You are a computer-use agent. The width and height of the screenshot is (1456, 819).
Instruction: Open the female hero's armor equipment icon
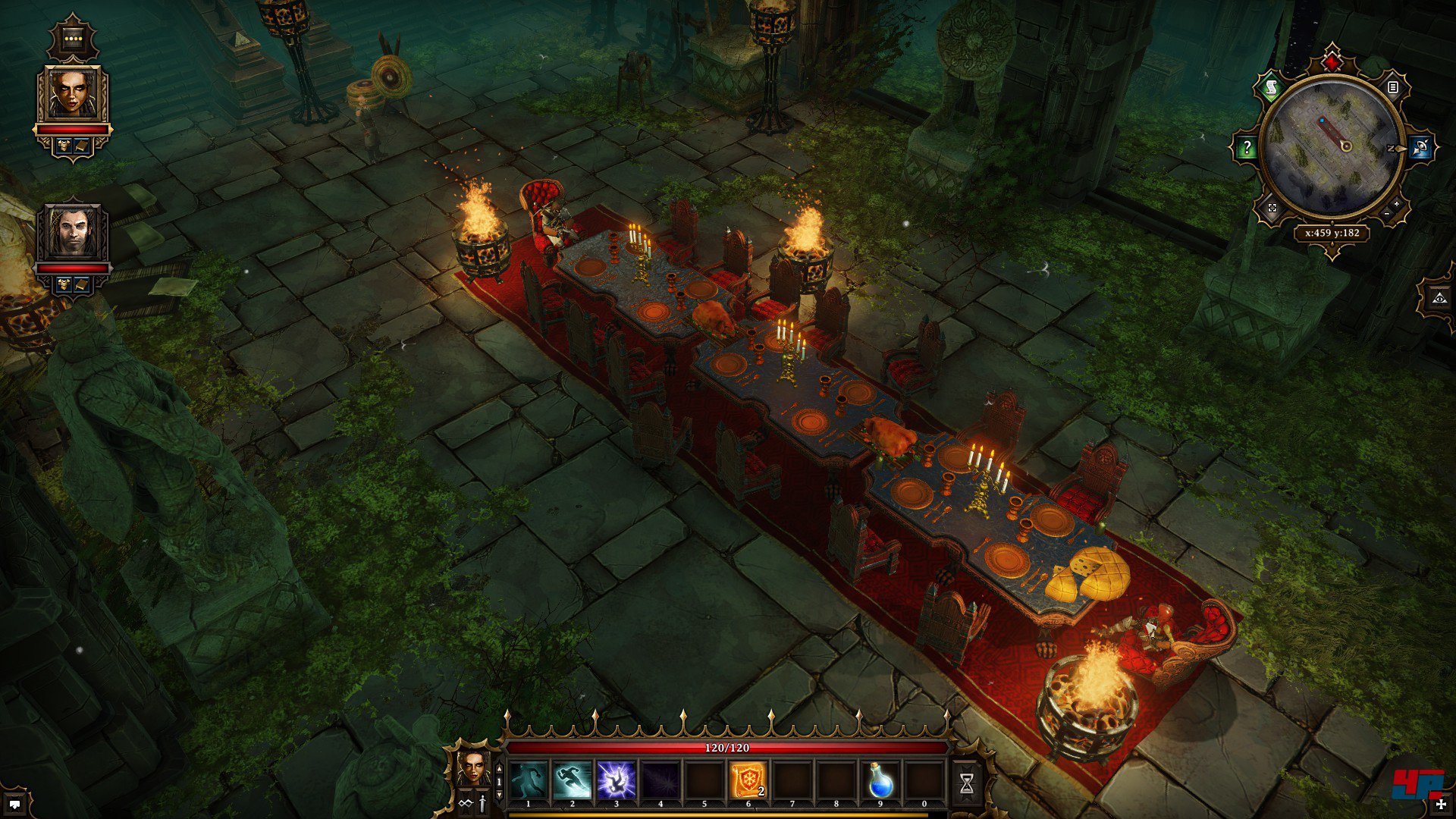(x=64, y=146)
